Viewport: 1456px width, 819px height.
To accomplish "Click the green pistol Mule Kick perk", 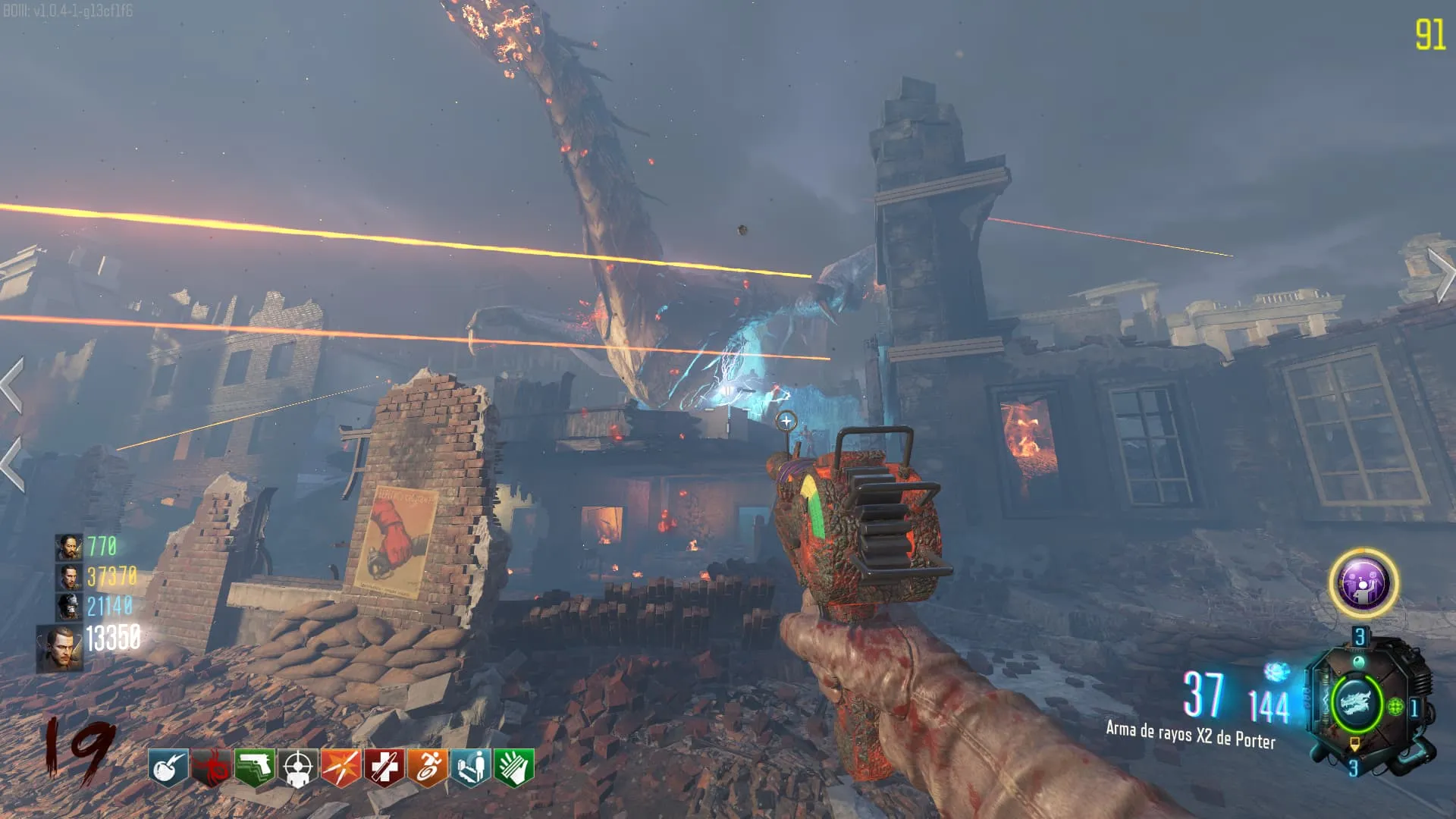I will coord(254,768).
